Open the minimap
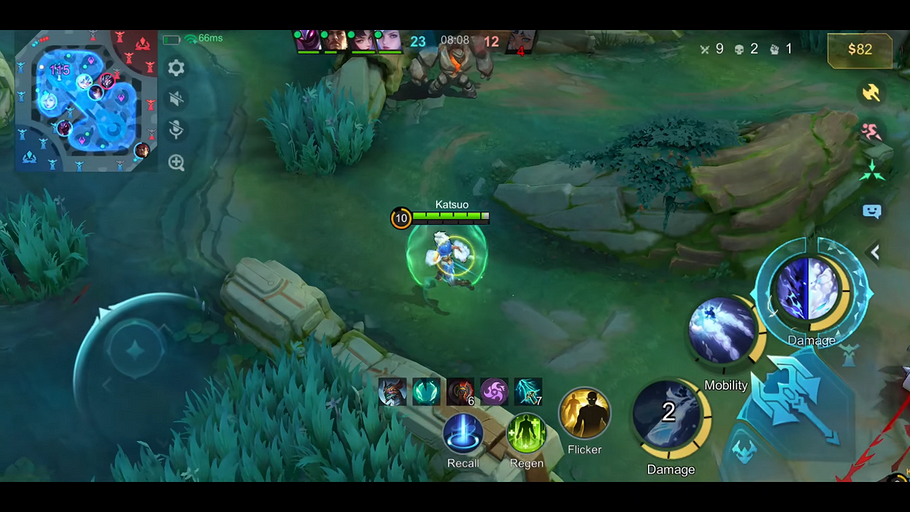 pos(86,100)
